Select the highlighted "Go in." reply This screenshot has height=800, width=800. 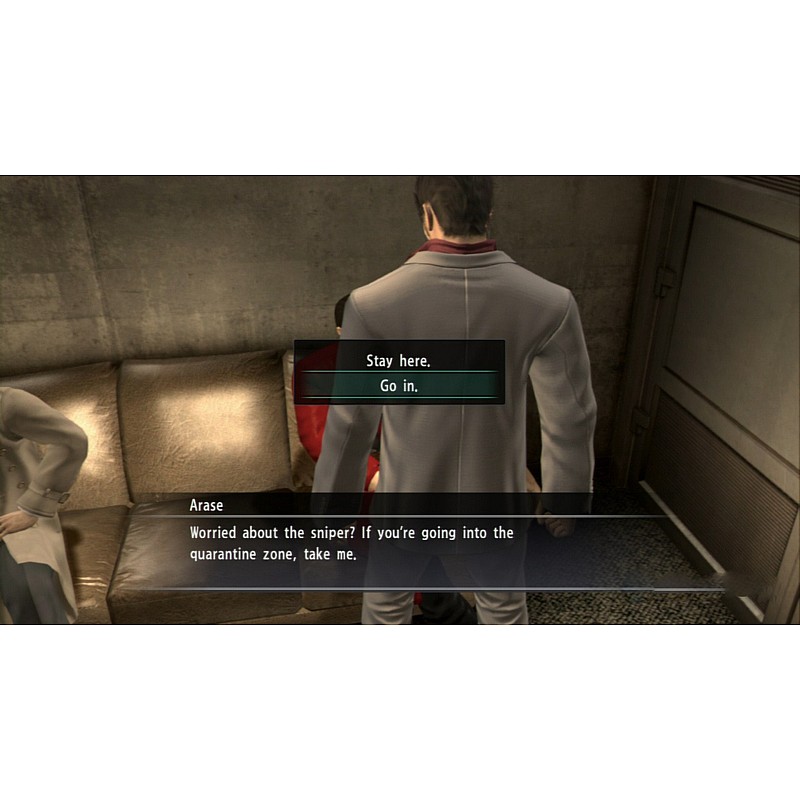(399, 386)
